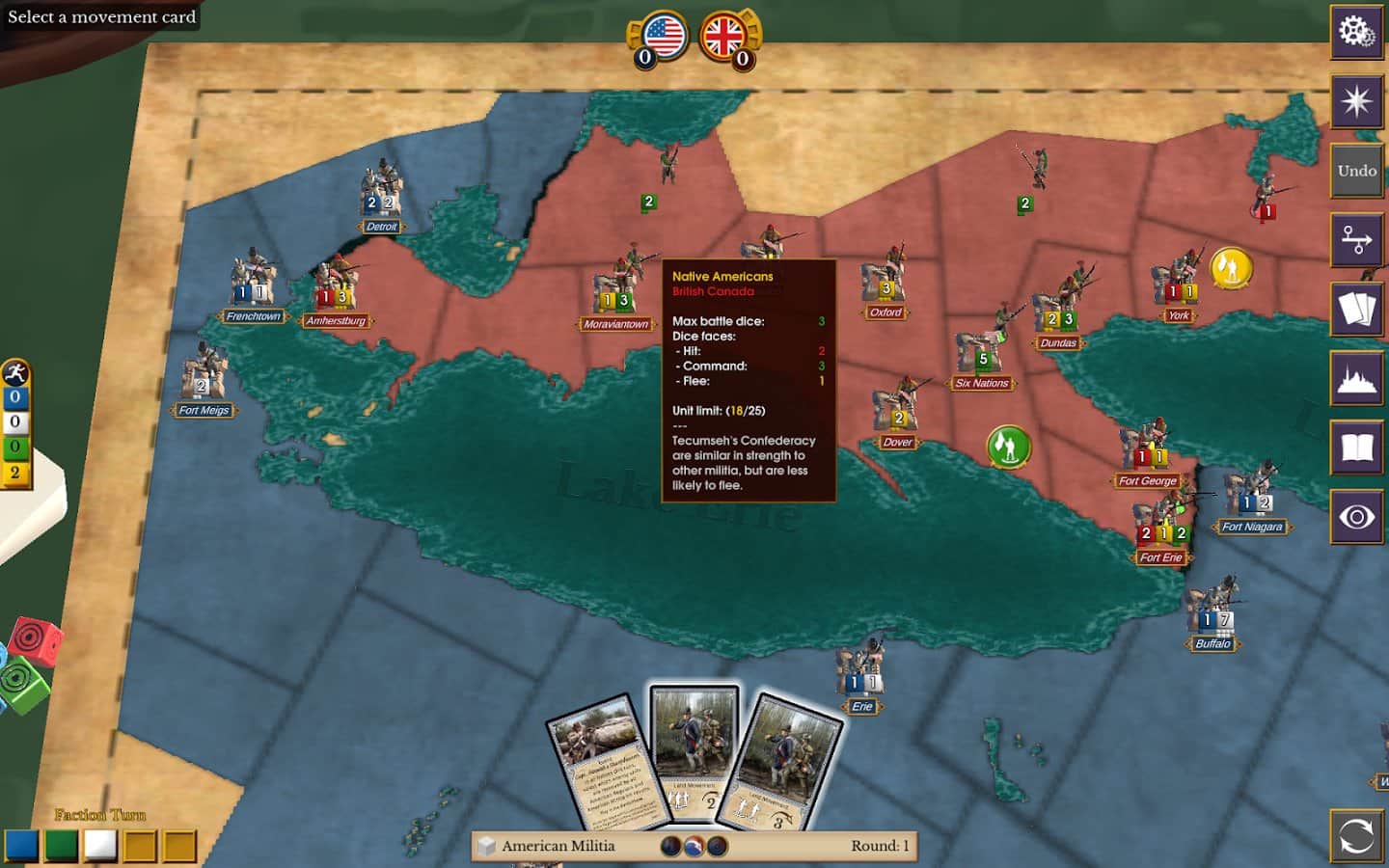Toggle the eye view button
1389x868 pixels.
pyautogui.click(x=1356, y=518)
